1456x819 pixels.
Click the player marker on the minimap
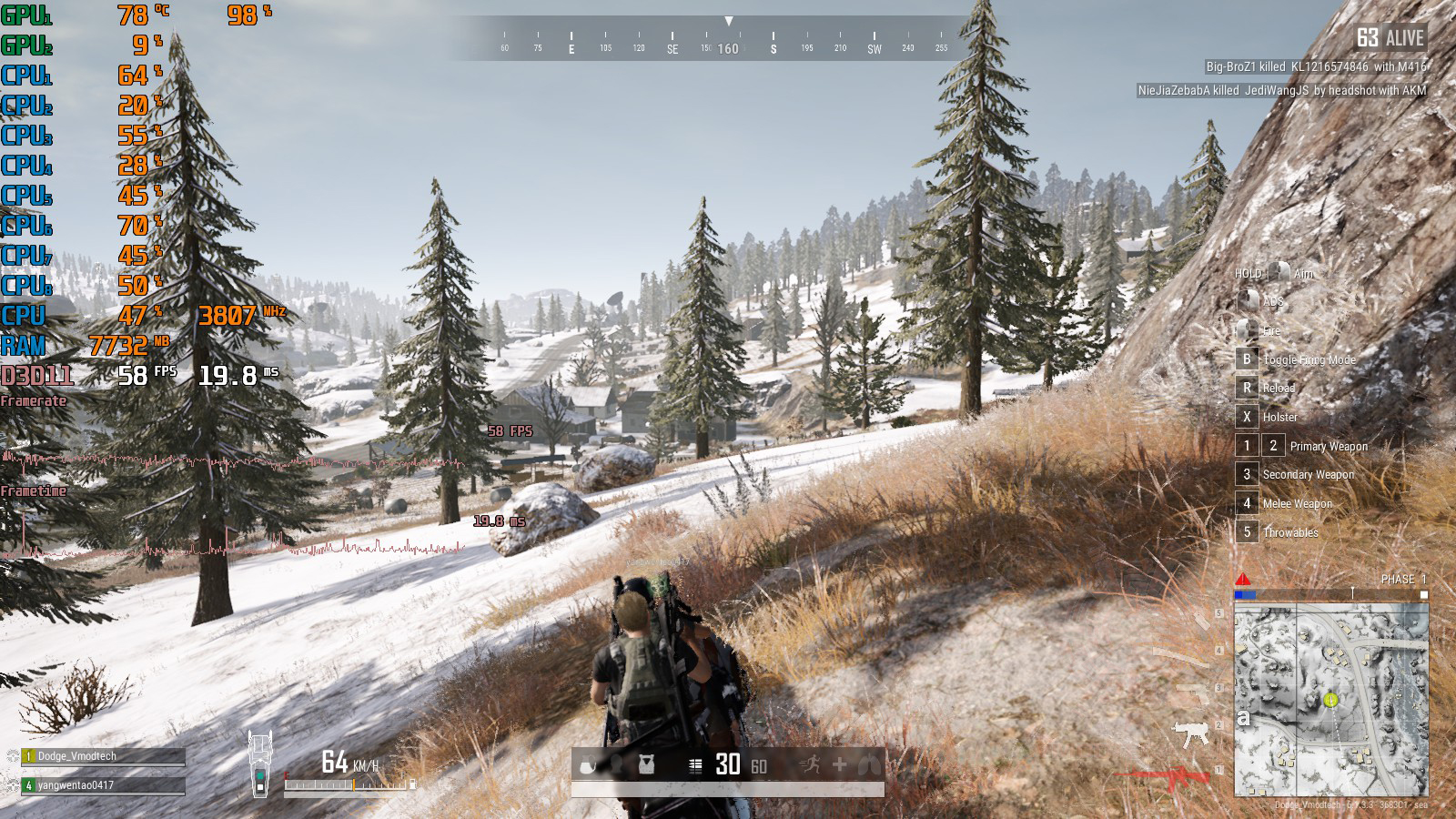1330,699
